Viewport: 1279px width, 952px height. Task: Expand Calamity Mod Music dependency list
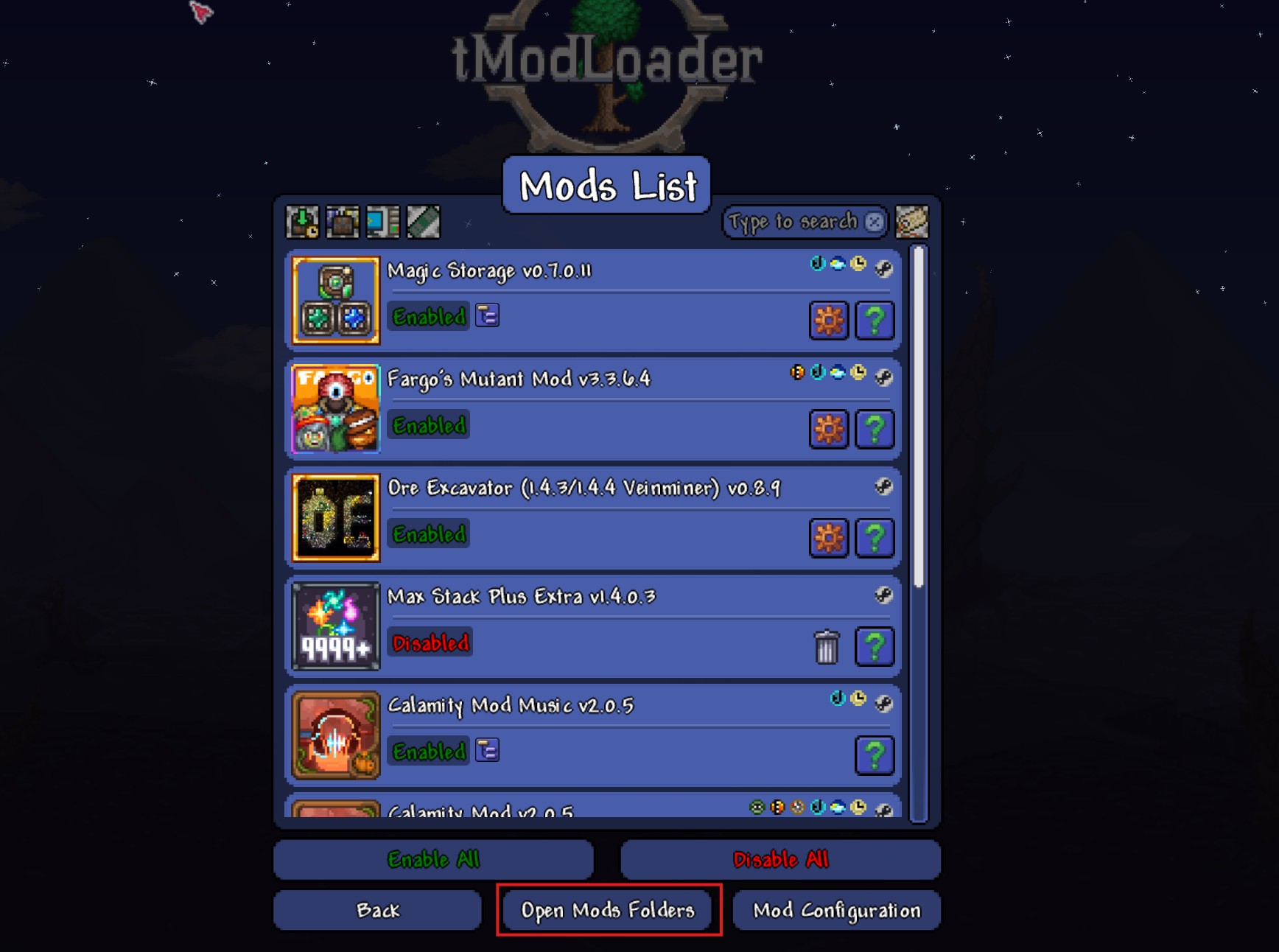coord(487,750)
